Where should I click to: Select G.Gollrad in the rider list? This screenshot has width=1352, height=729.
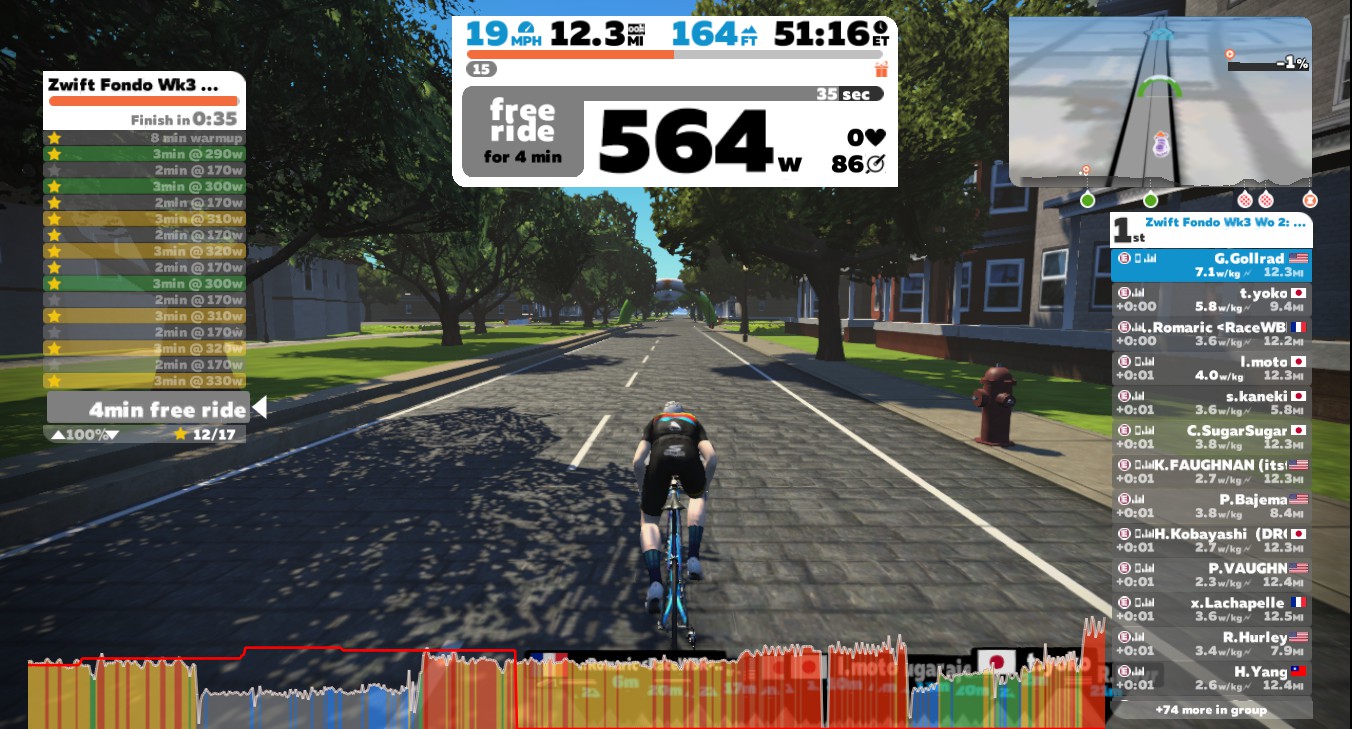click(1211, 265)
